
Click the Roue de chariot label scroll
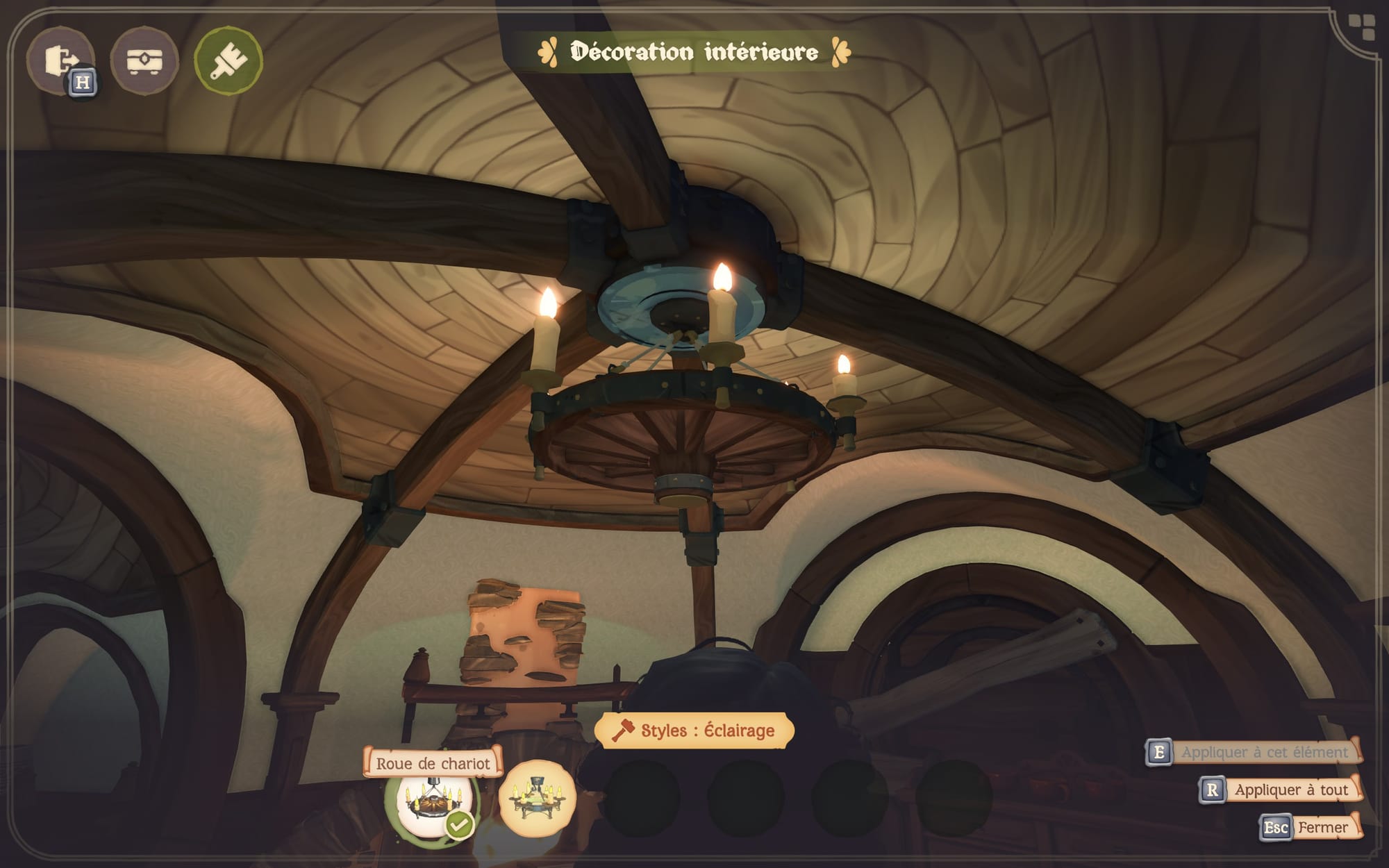coord(434,764)
